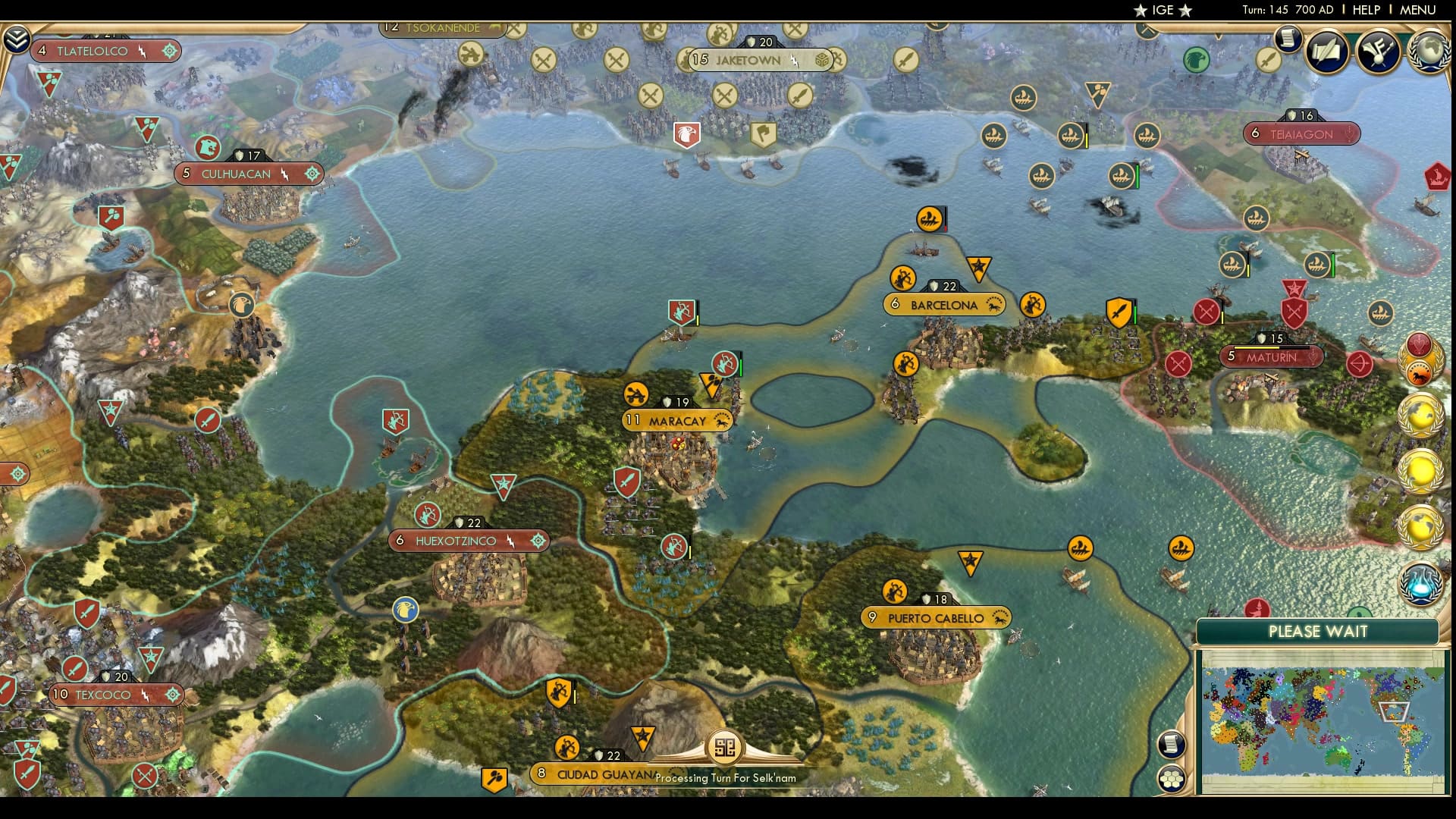Viewport: 1456px width, 819px height.
Task: Click the city-state quest notification with horse emblem
Action: click(x=1420, y=373)
